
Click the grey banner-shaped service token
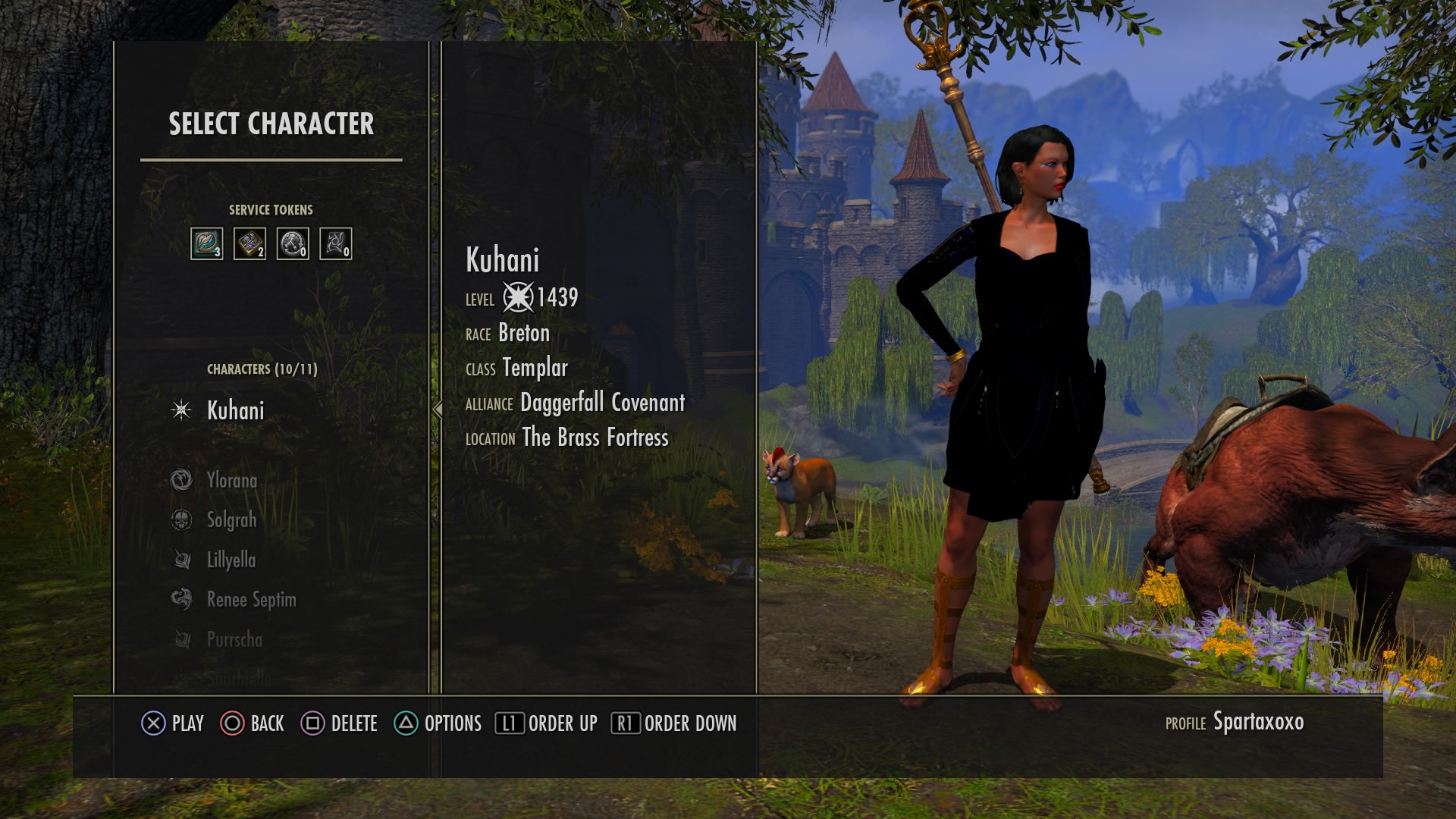pyautogui.click(x=335, y=243)
